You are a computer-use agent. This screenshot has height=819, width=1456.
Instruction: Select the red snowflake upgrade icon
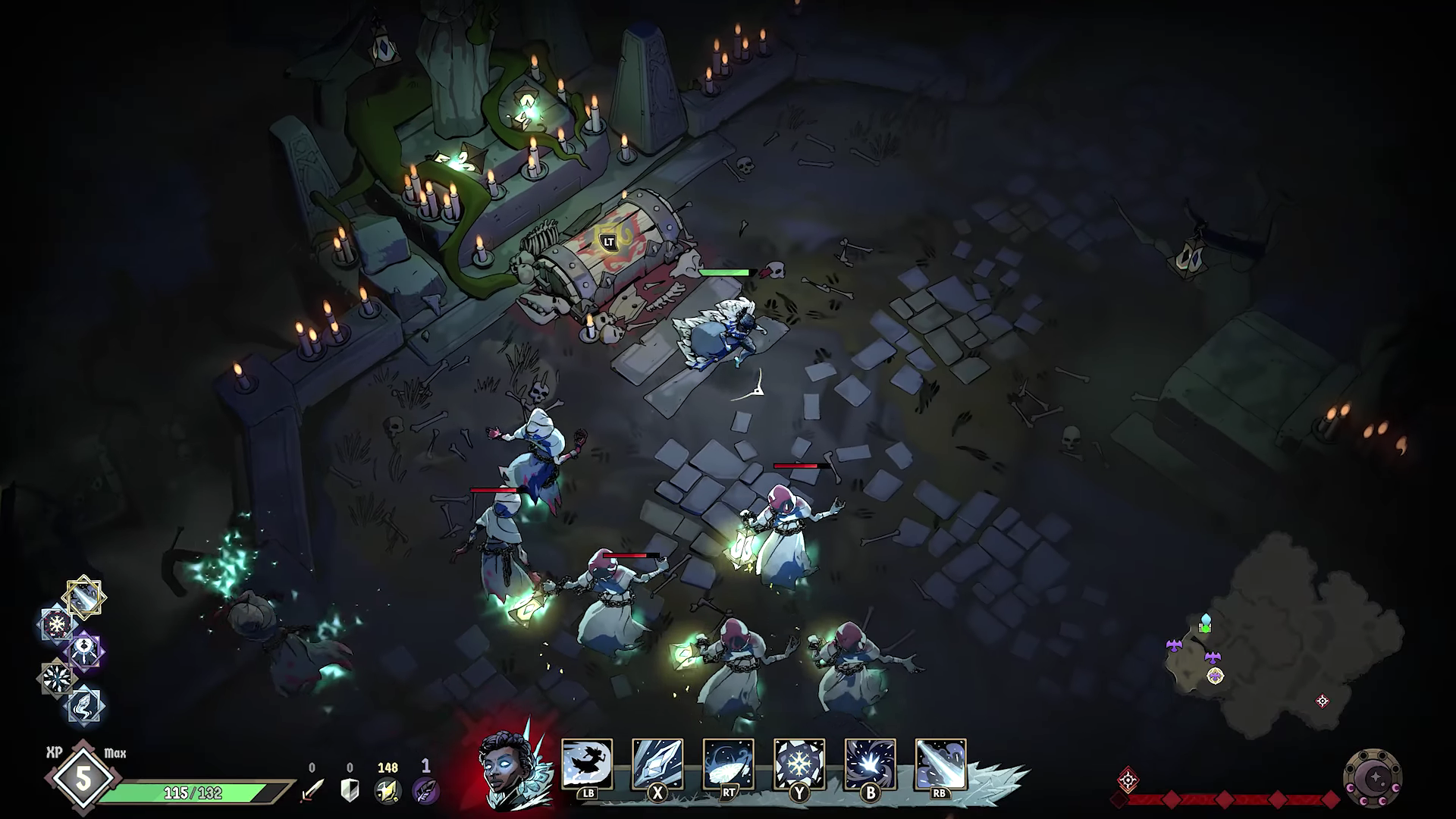click(x=58, y=625)
